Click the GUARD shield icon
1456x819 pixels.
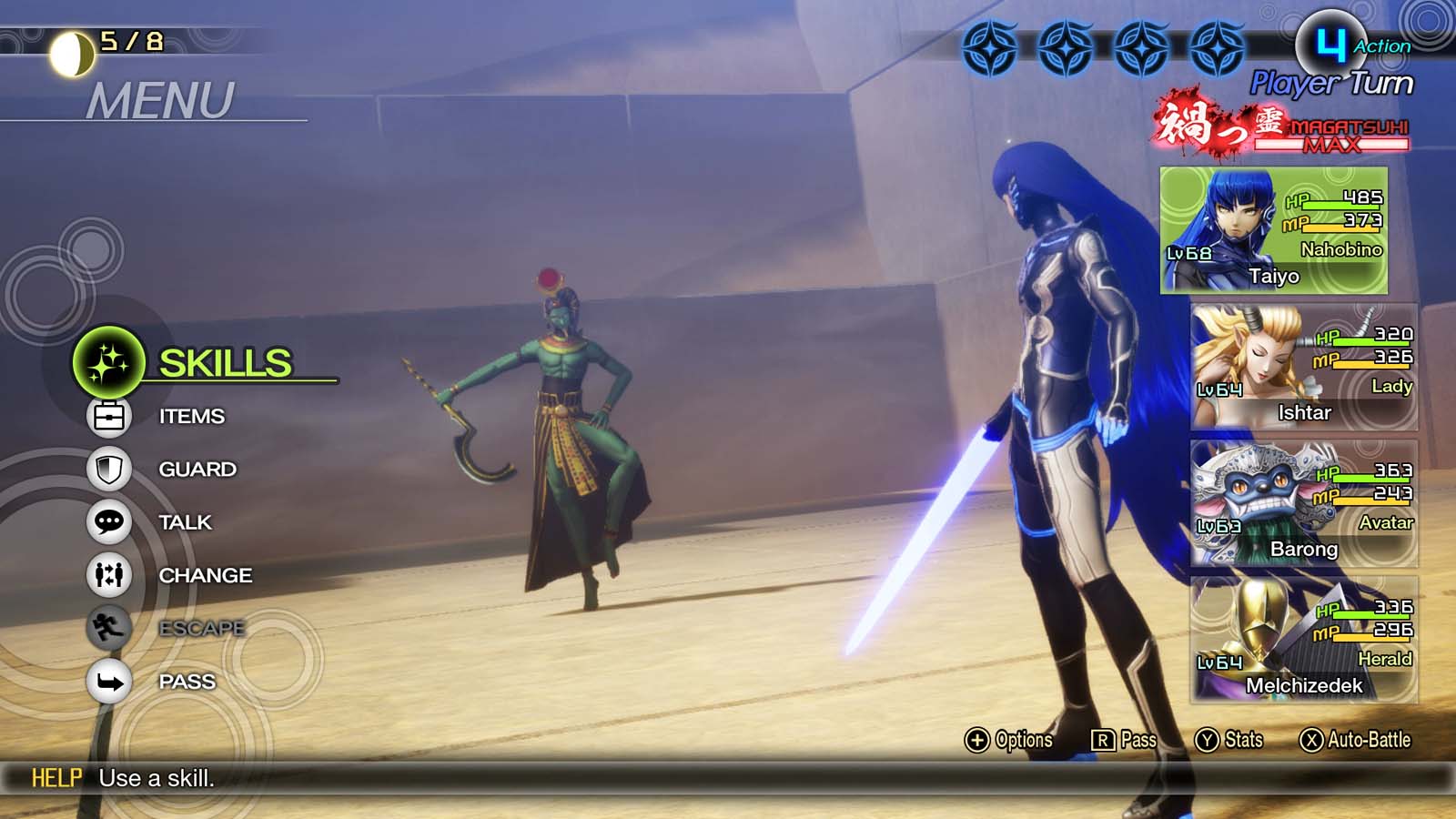(111, 470)
